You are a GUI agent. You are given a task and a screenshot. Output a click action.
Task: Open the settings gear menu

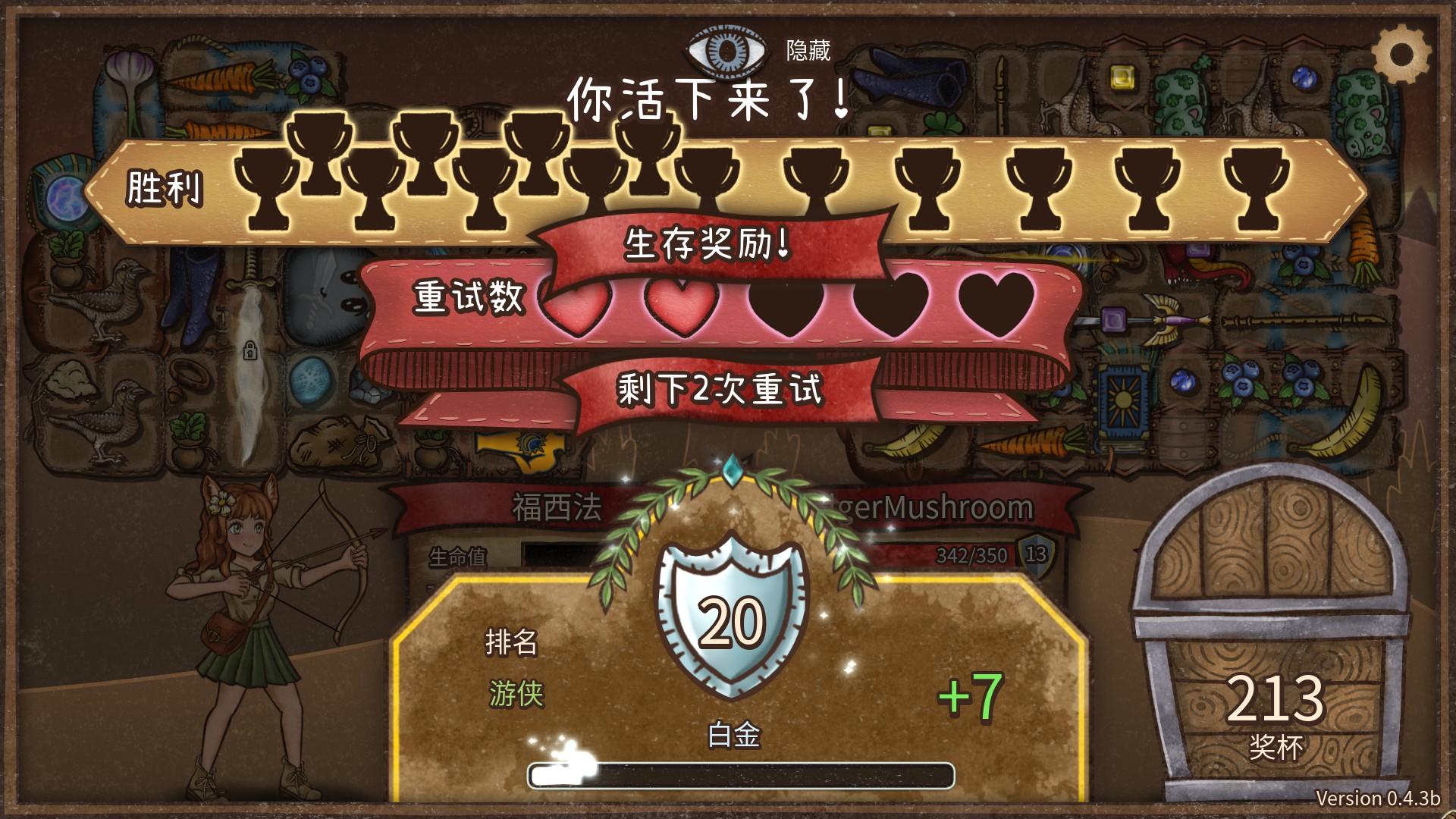point(1401,52)
